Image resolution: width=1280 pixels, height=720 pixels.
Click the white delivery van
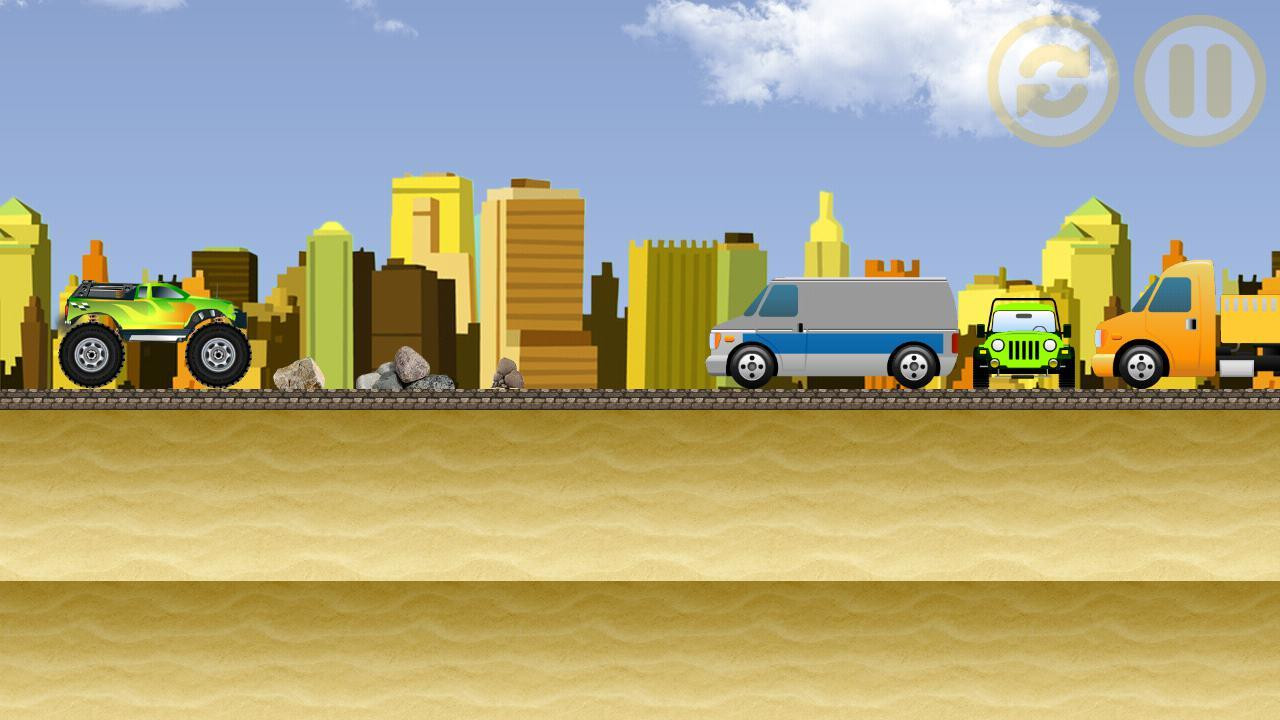835,325
